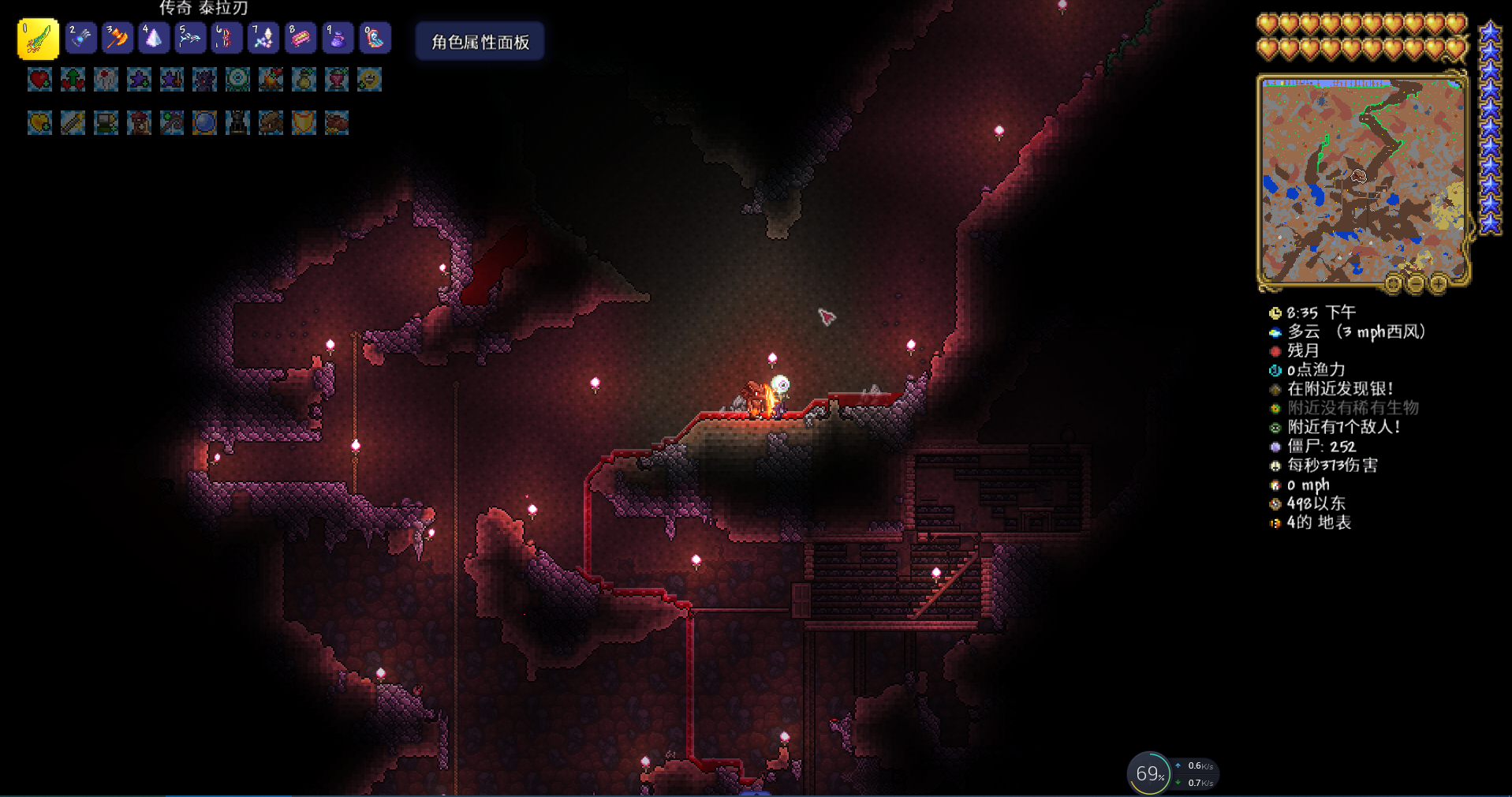Click the red heart regeneration buff icon
This screenshot has height=797, width=1512.
39,80
